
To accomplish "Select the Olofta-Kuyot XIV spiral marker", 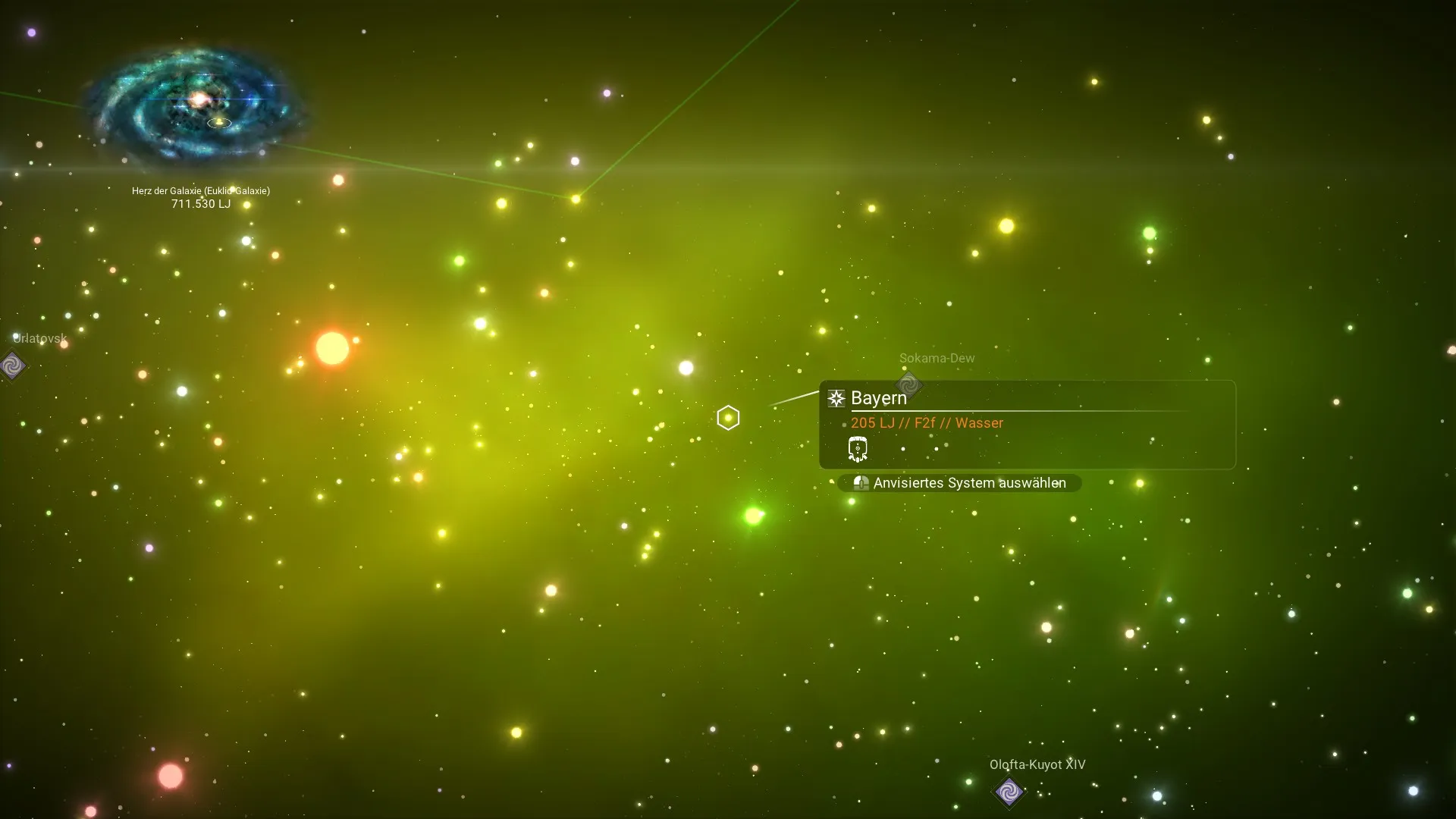I will click(1009, 792).
